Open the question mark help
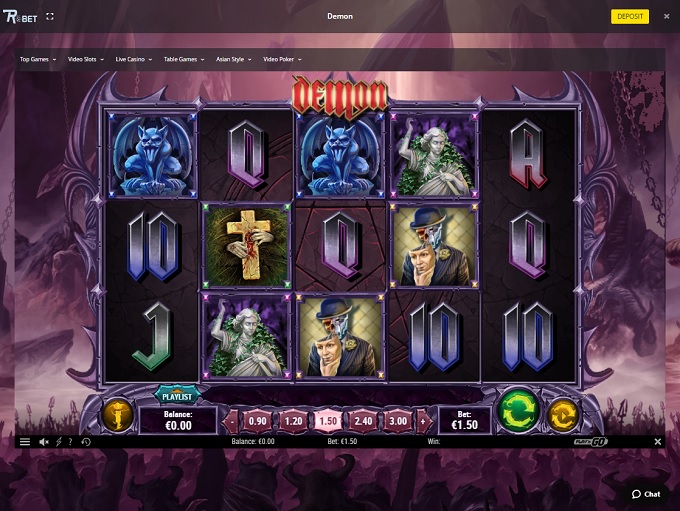 click(70, 441)
